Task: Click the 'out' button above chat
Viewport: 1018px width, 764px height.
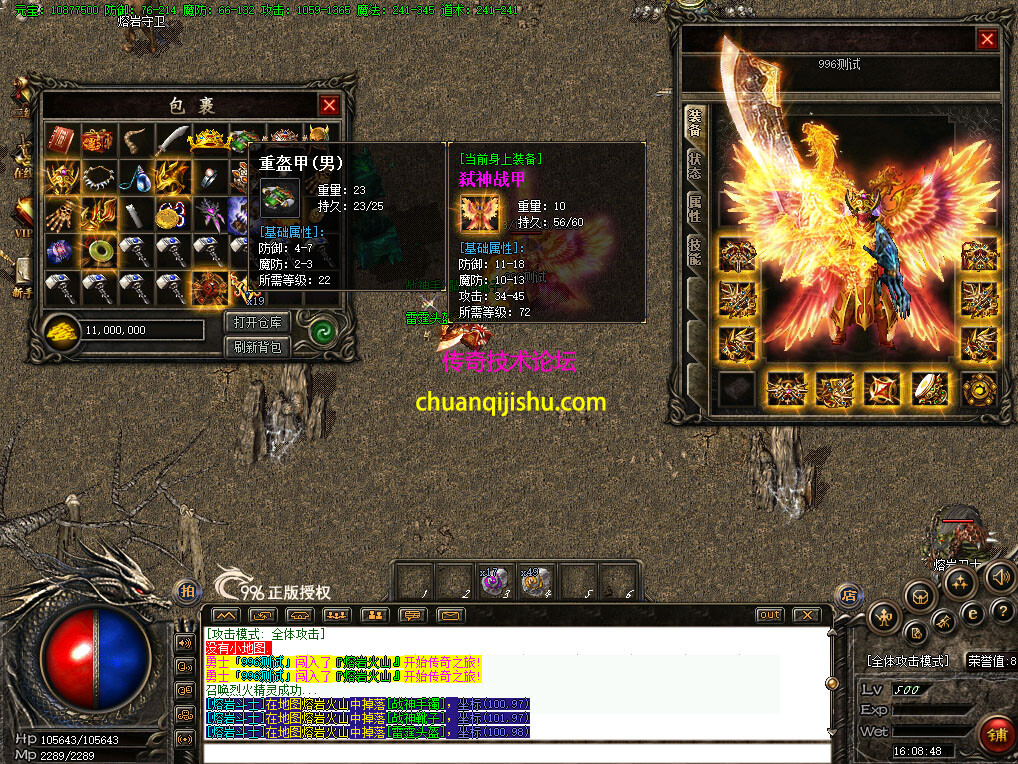Action: point(769,615)
